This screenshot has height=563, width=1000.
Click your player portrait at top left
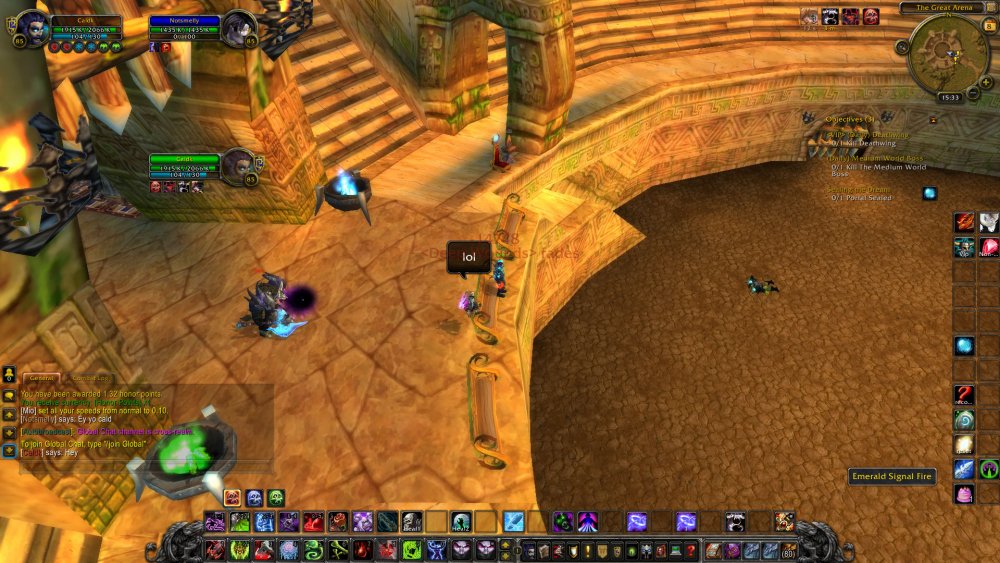31,27
